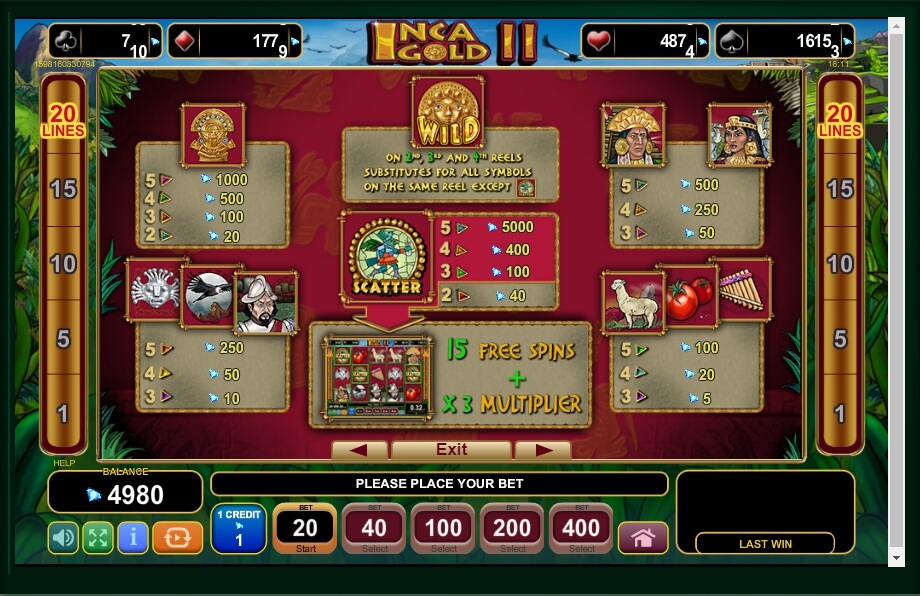
Task: Select the 200 bet option
Action: (x=512, y=528)
